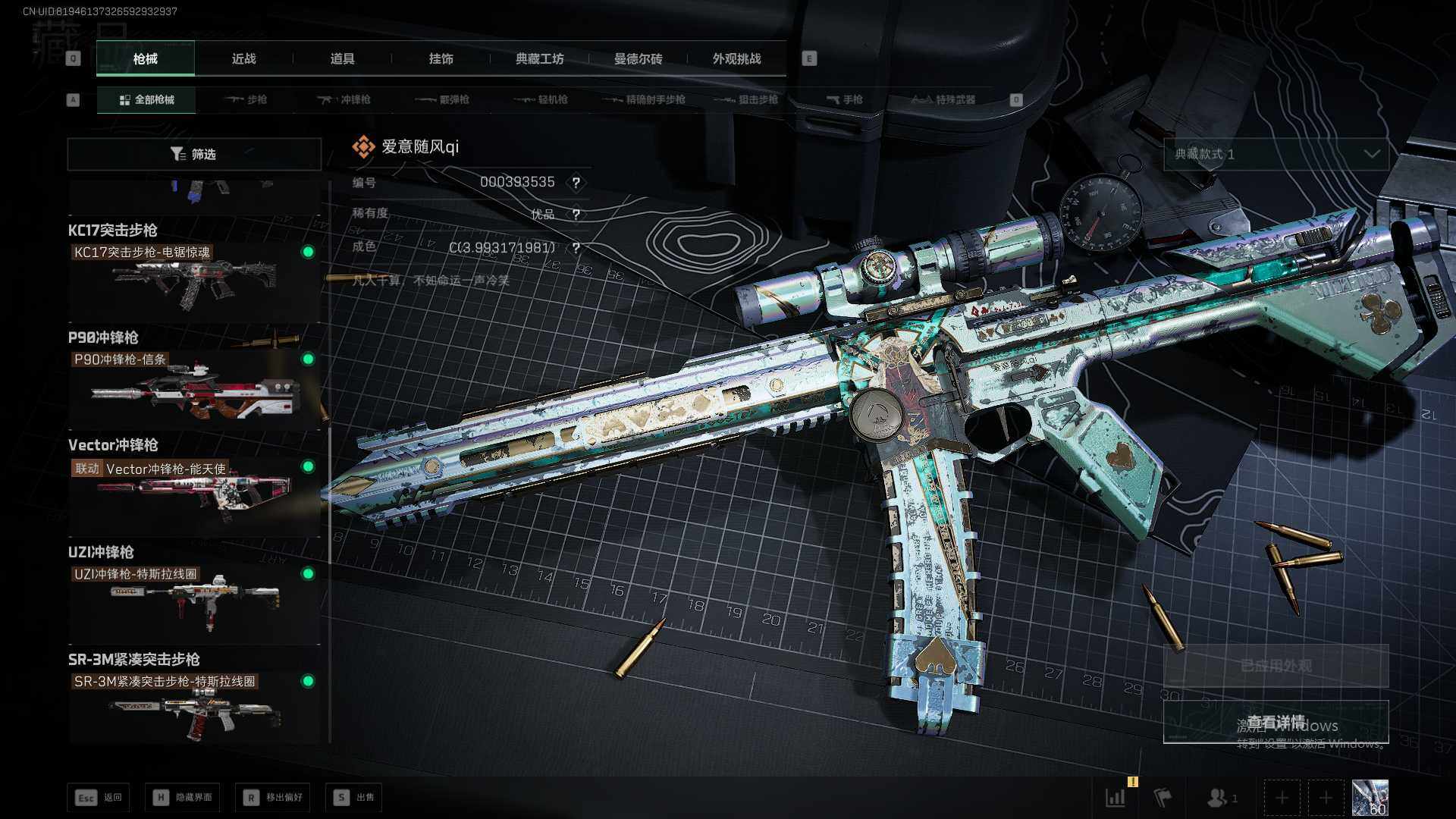The width and height of the screenshot is (1456, 819).
Task: Open the question mark beside 稀有度
Action: 576,215
